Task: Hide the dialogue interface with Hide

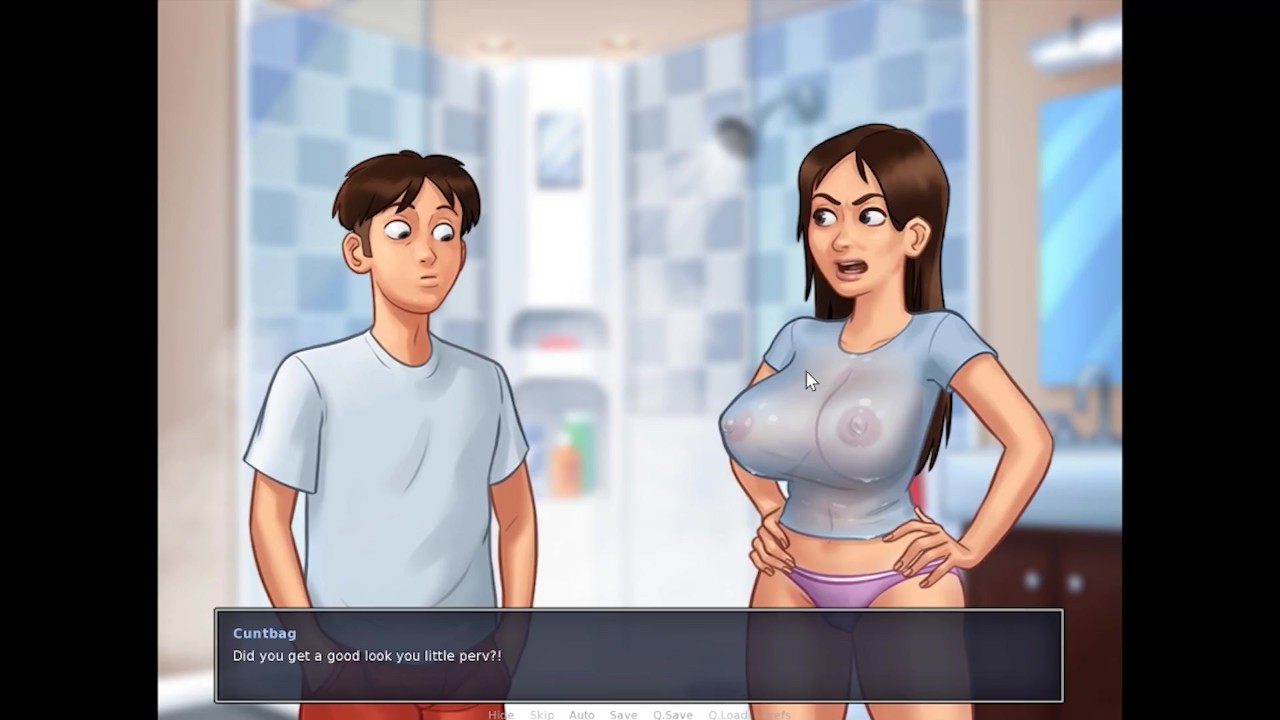Action: click(x=500, y=715)
